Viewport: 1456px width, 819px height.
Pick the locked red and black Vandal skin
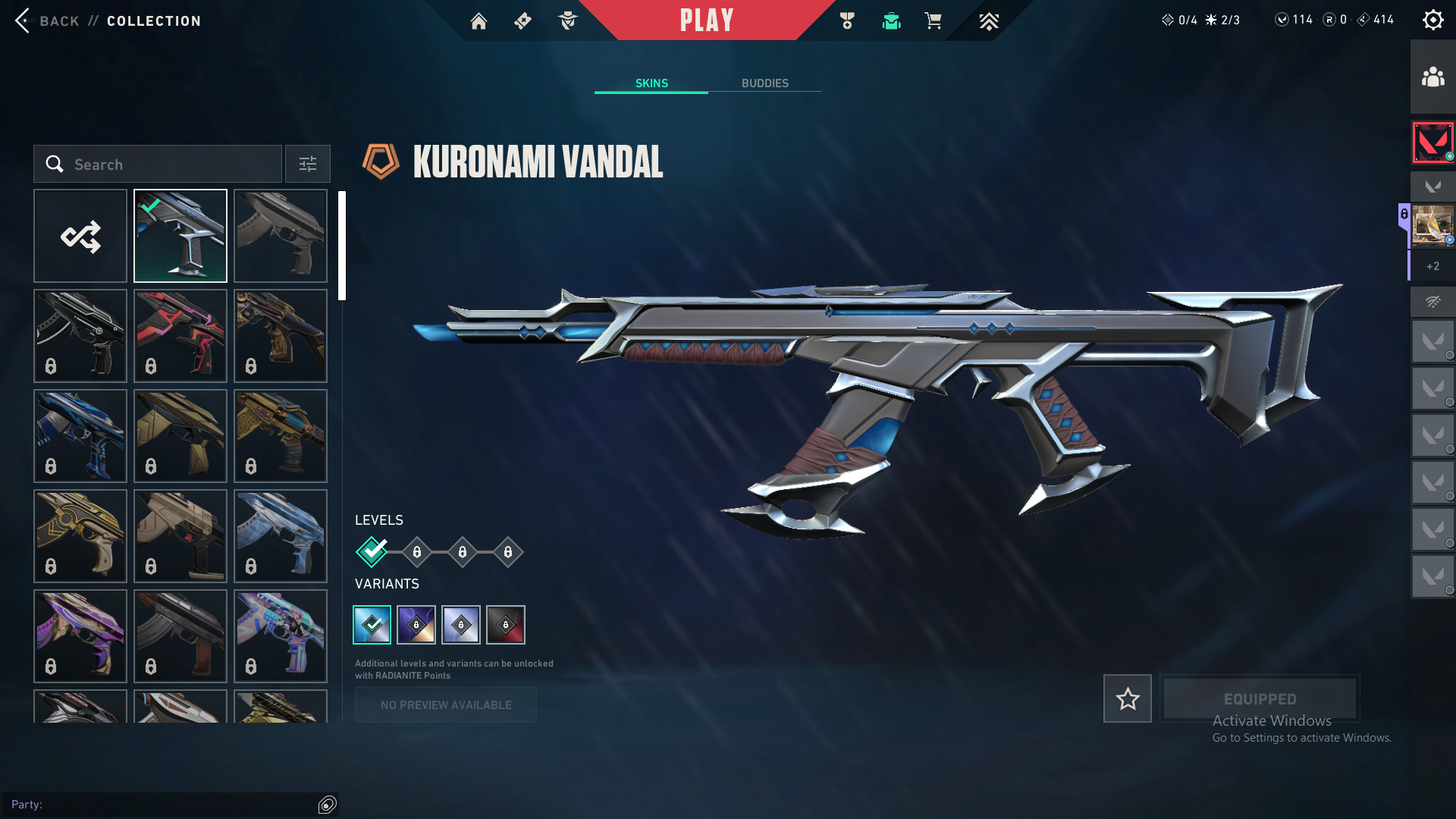click(x=180, y=336)
